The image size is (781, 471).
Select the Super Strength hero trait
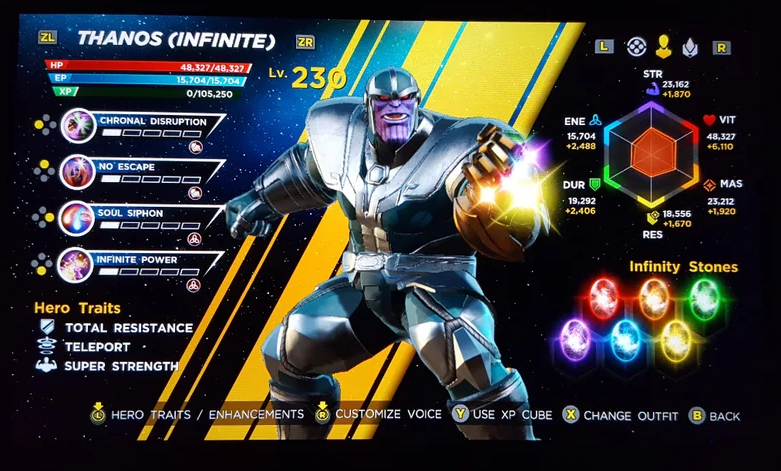coord(120,366)
